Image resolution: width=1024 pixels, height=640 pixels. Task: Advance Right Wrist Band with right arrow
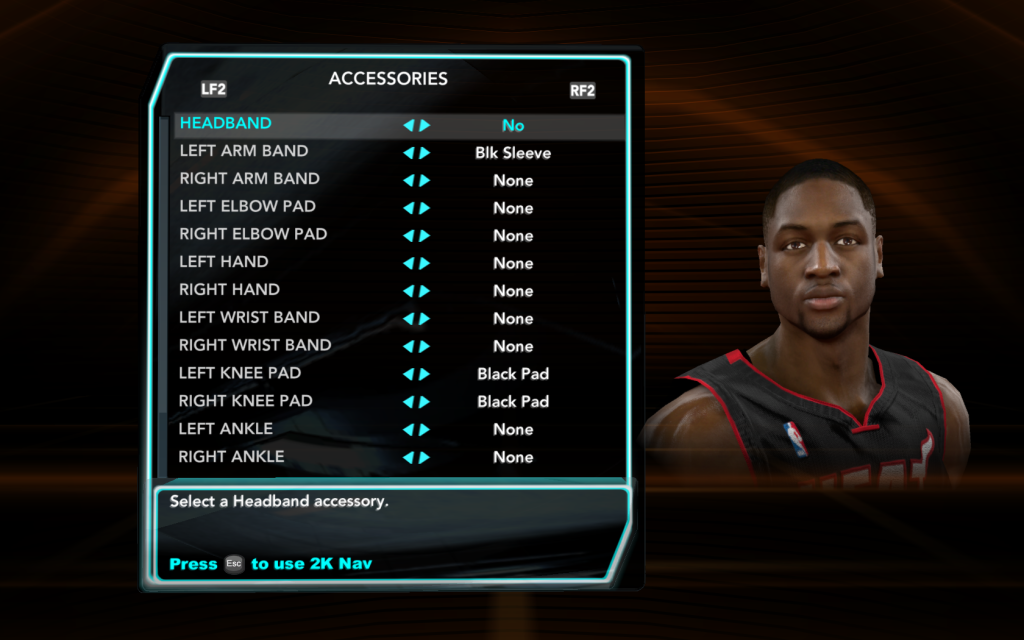pyautogui.click(x=425, y=346)
